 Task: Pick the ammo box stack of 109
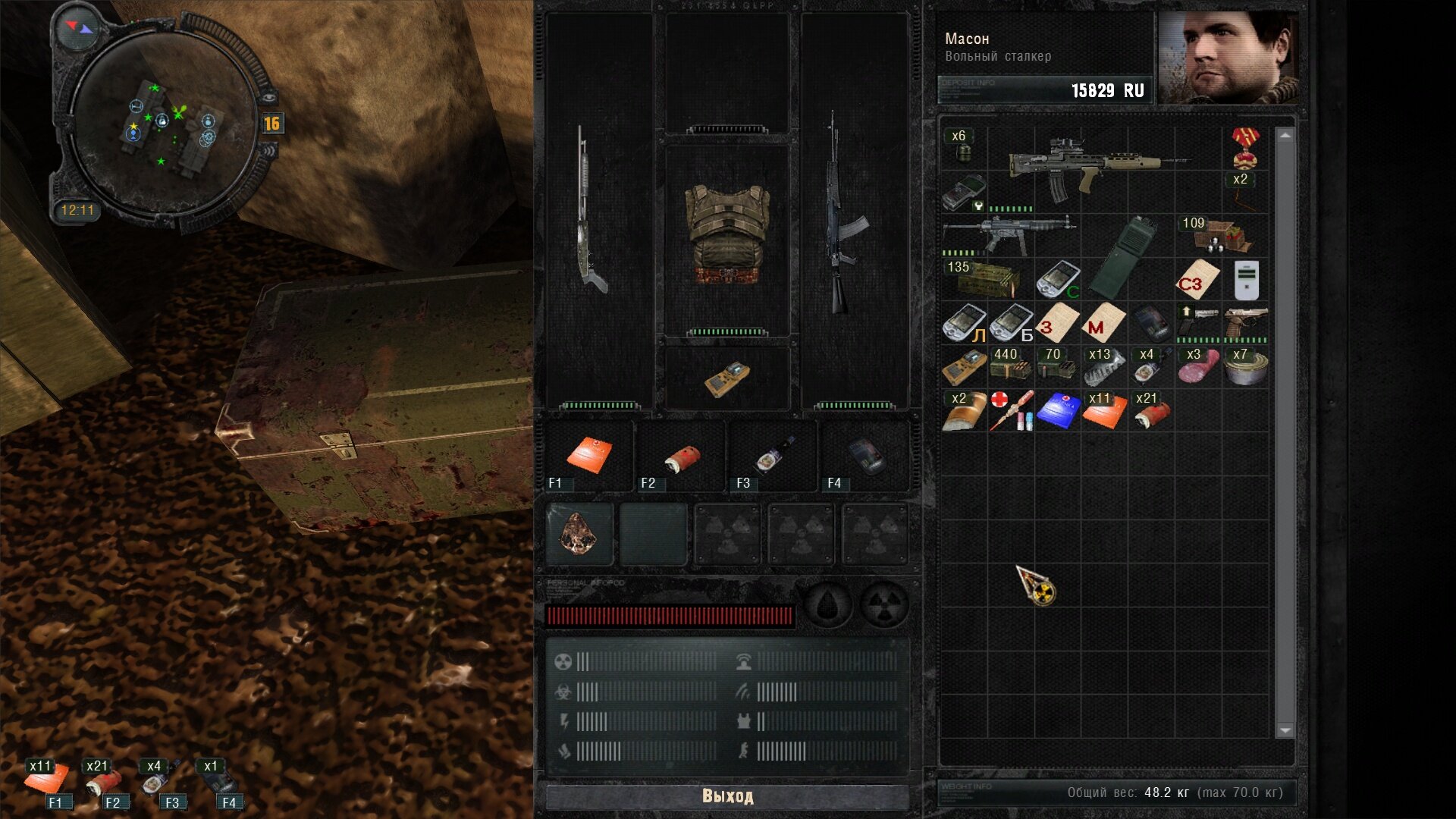point(1218,235)
